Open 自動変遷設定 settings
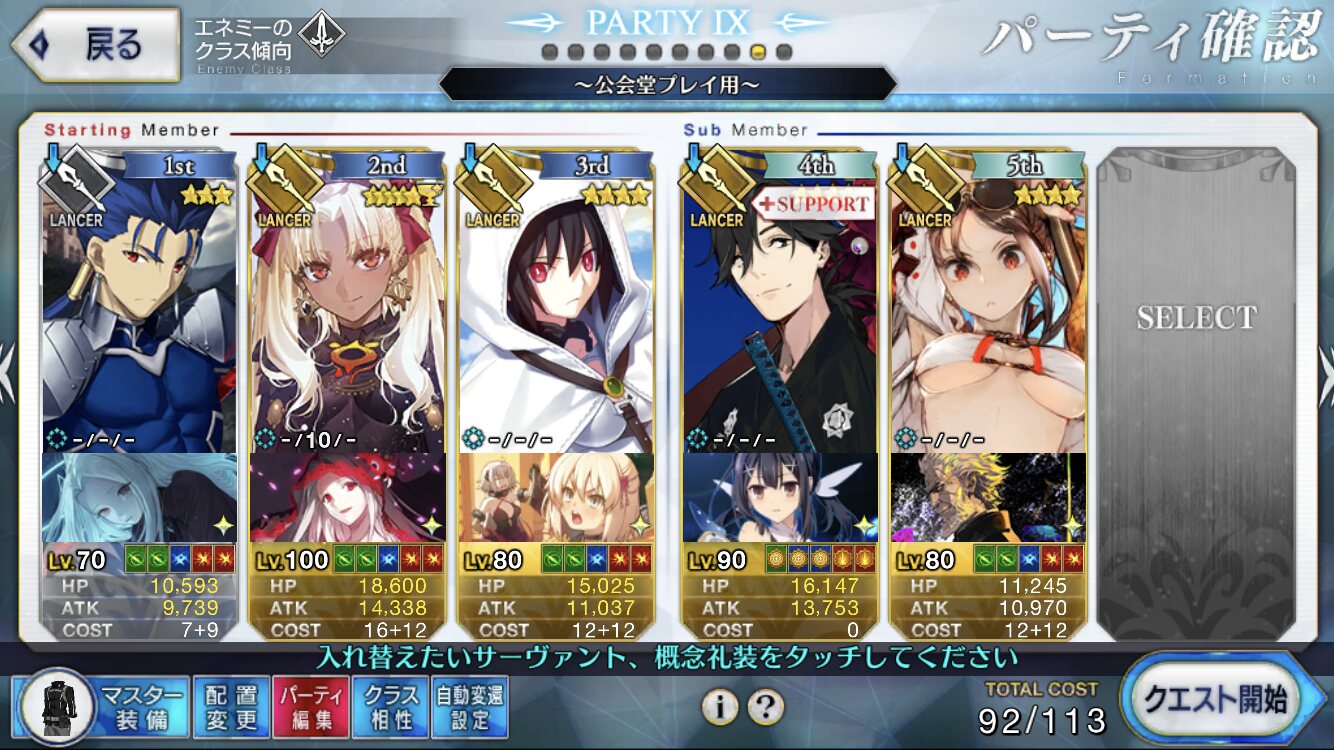Screen dimensions: 1334x750 [470, 706]
